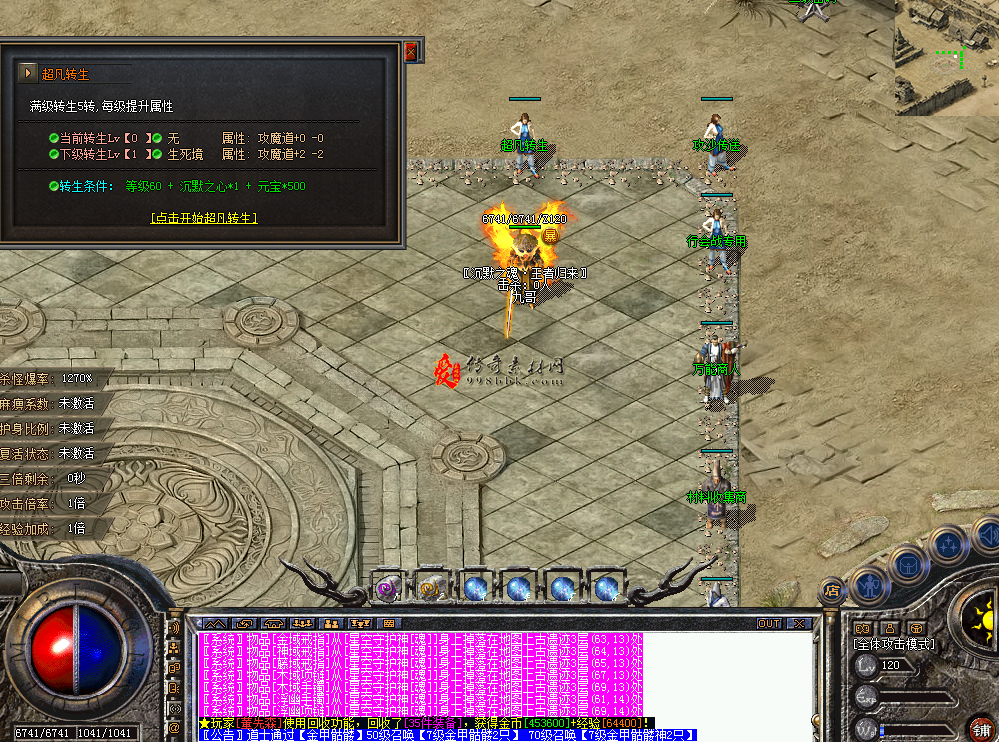Open the 店 shop button
The height and width of the screenshot is (742, 999).
pyautogui.click(x=832, y=591)
